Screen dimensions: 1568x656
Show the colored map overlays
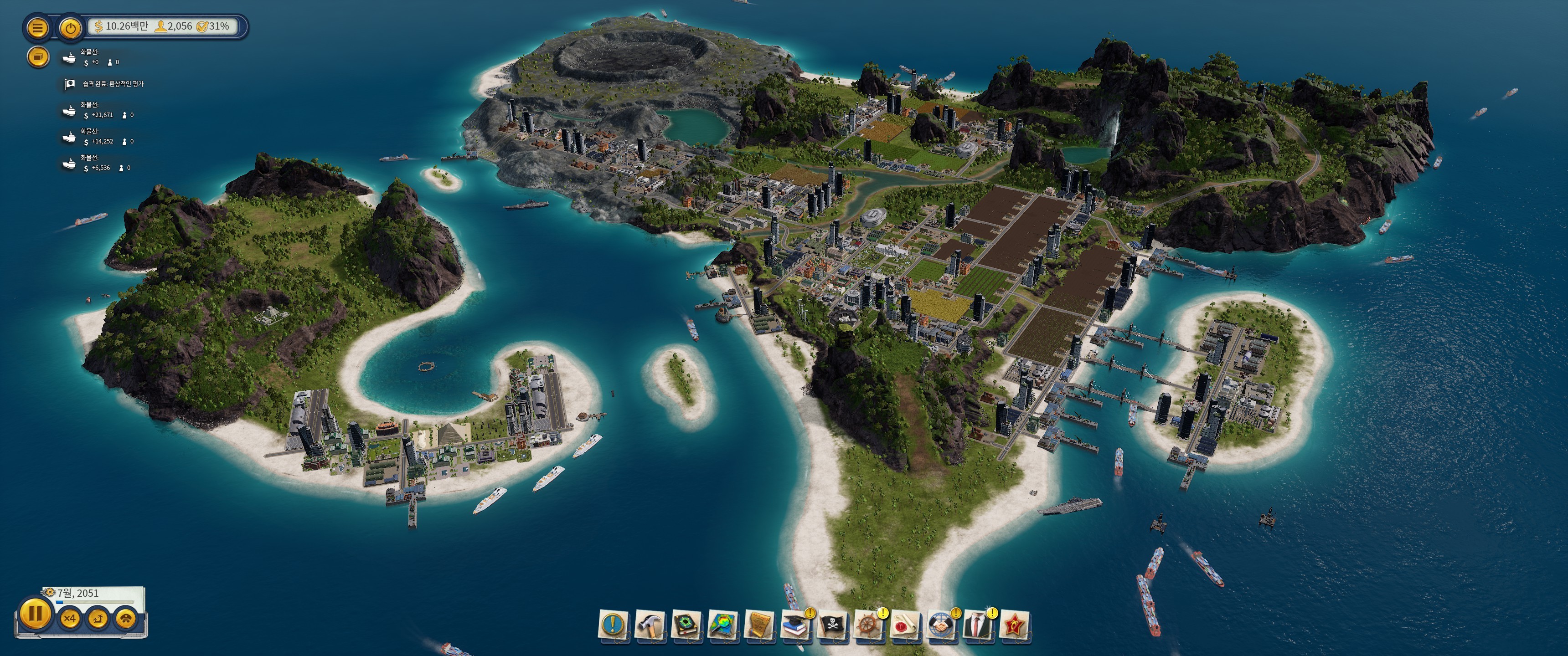click(x=723, y=625)
